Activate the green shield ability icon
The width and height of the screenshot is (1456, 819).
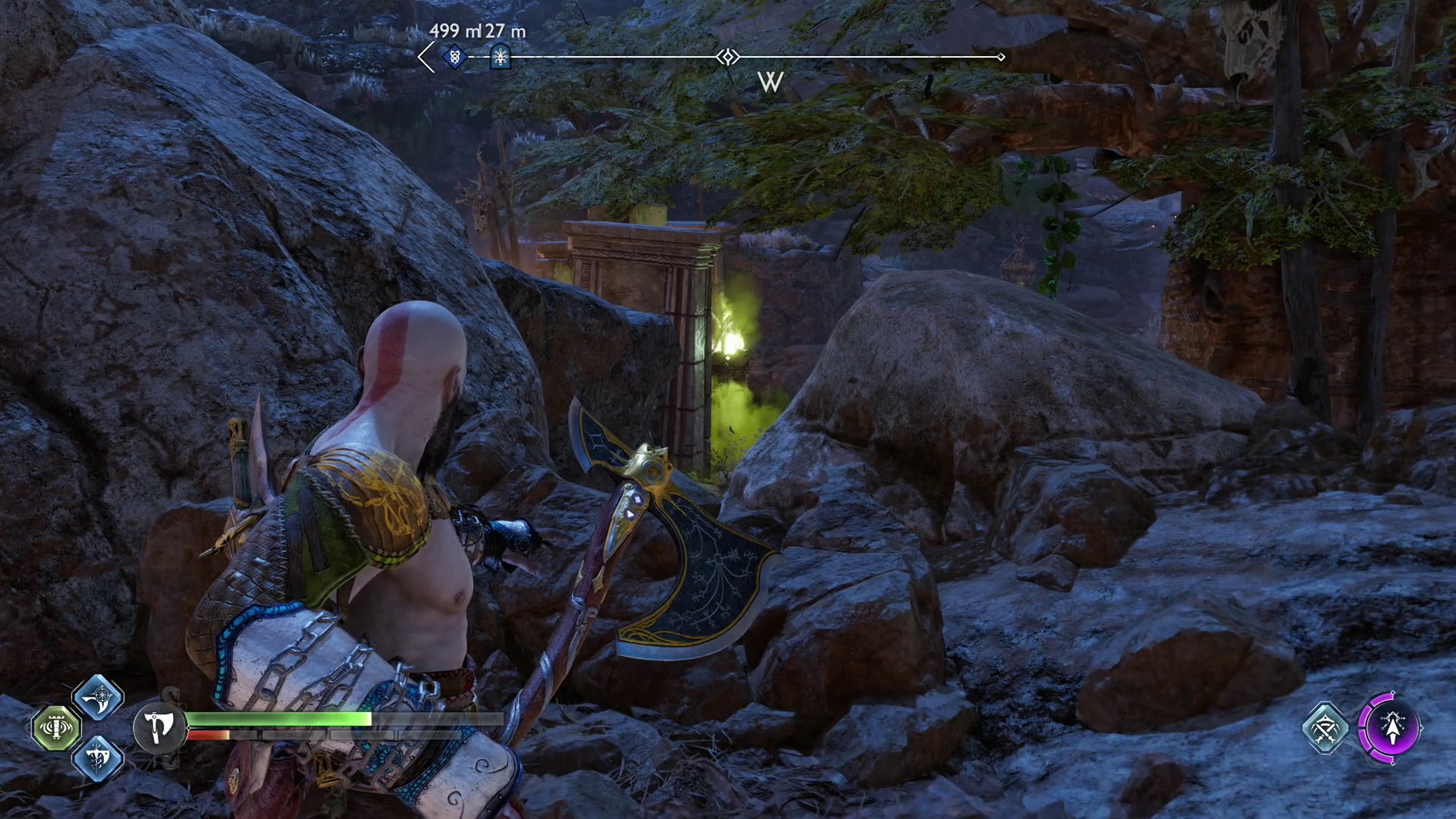(x=56, y=728)
